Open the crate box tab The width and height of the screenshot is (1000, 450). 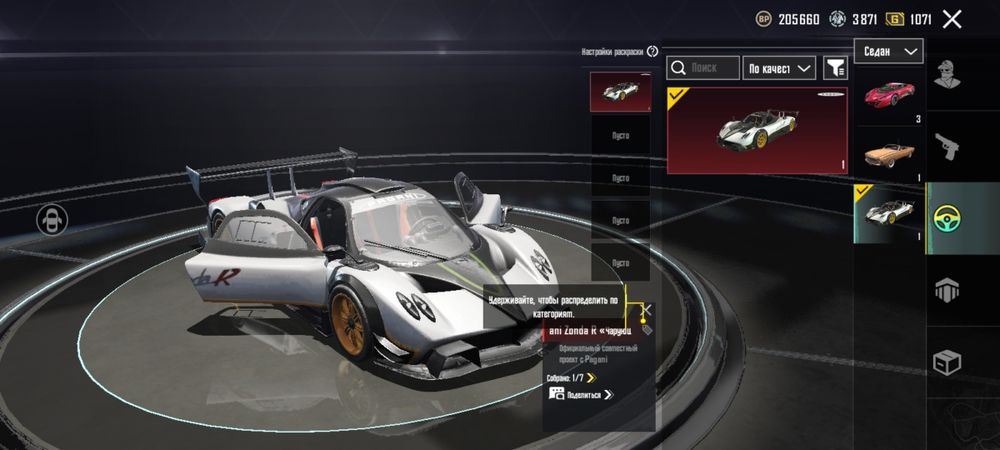click(947, 361)
